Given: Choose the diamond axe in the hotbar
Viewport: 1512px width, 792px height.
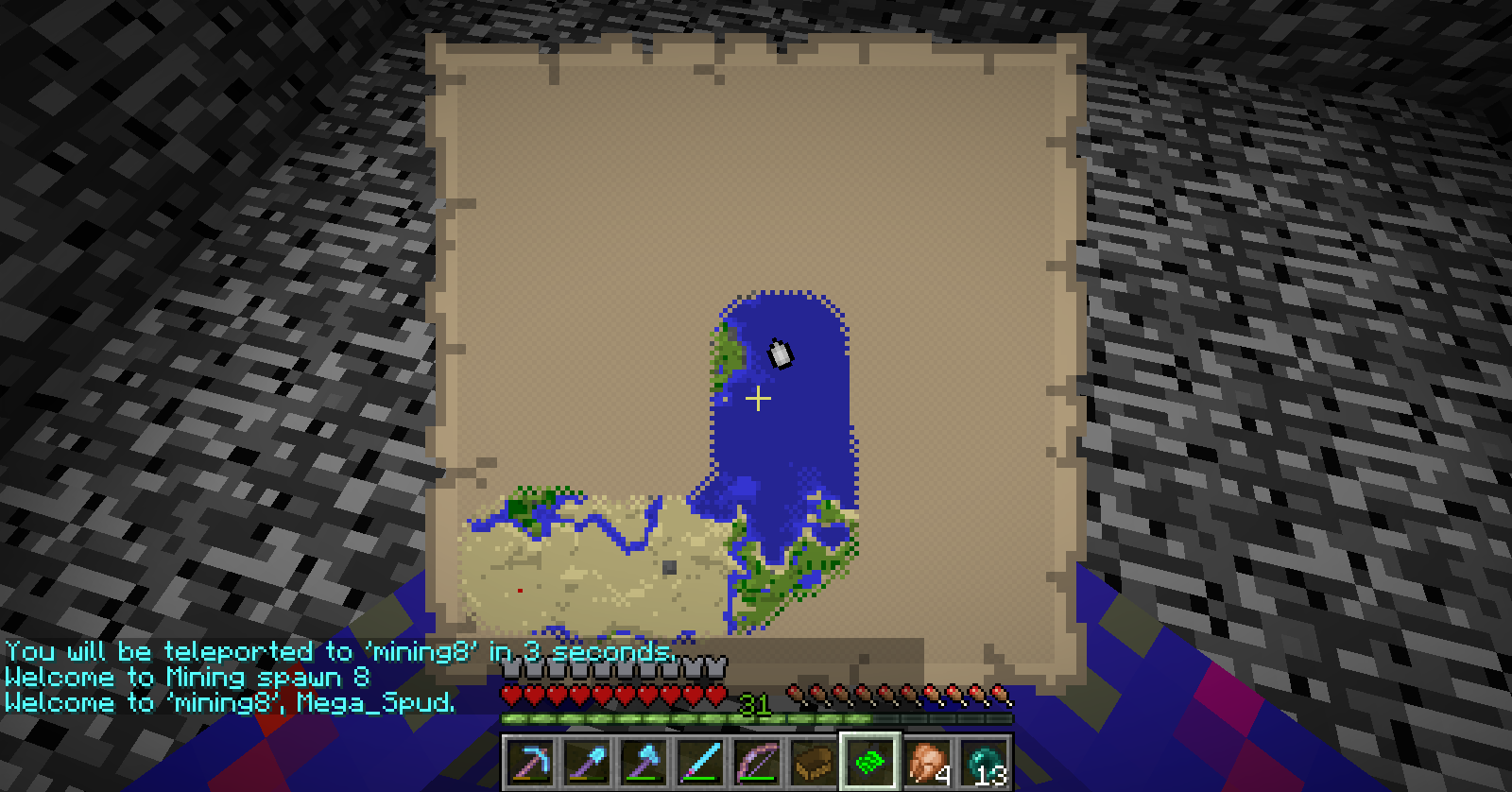Looking at the screenshot, I should tap(644, 762).
